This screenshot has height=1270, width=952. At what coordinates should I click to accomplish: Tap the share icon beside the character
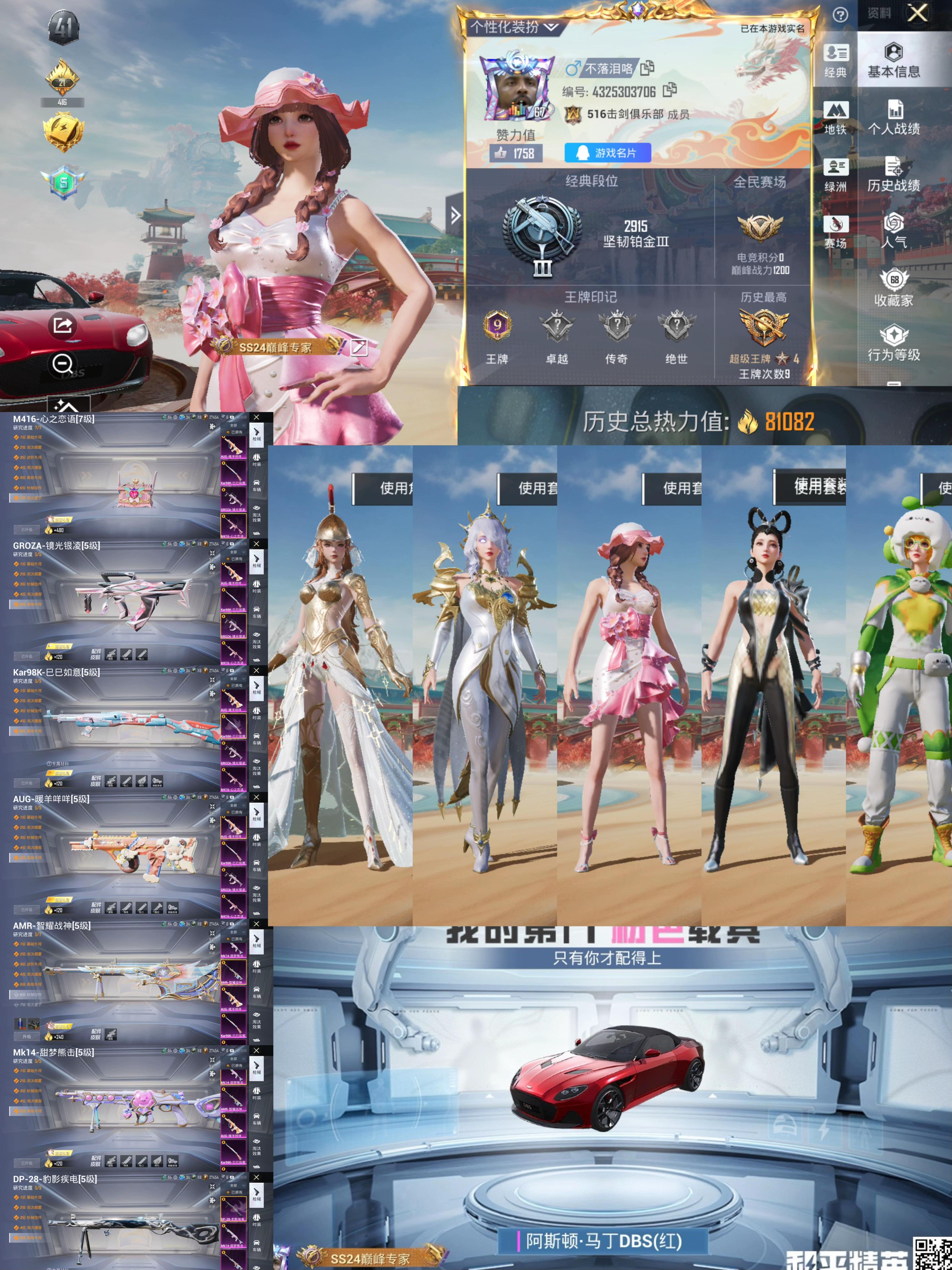[x=62, y=326]
